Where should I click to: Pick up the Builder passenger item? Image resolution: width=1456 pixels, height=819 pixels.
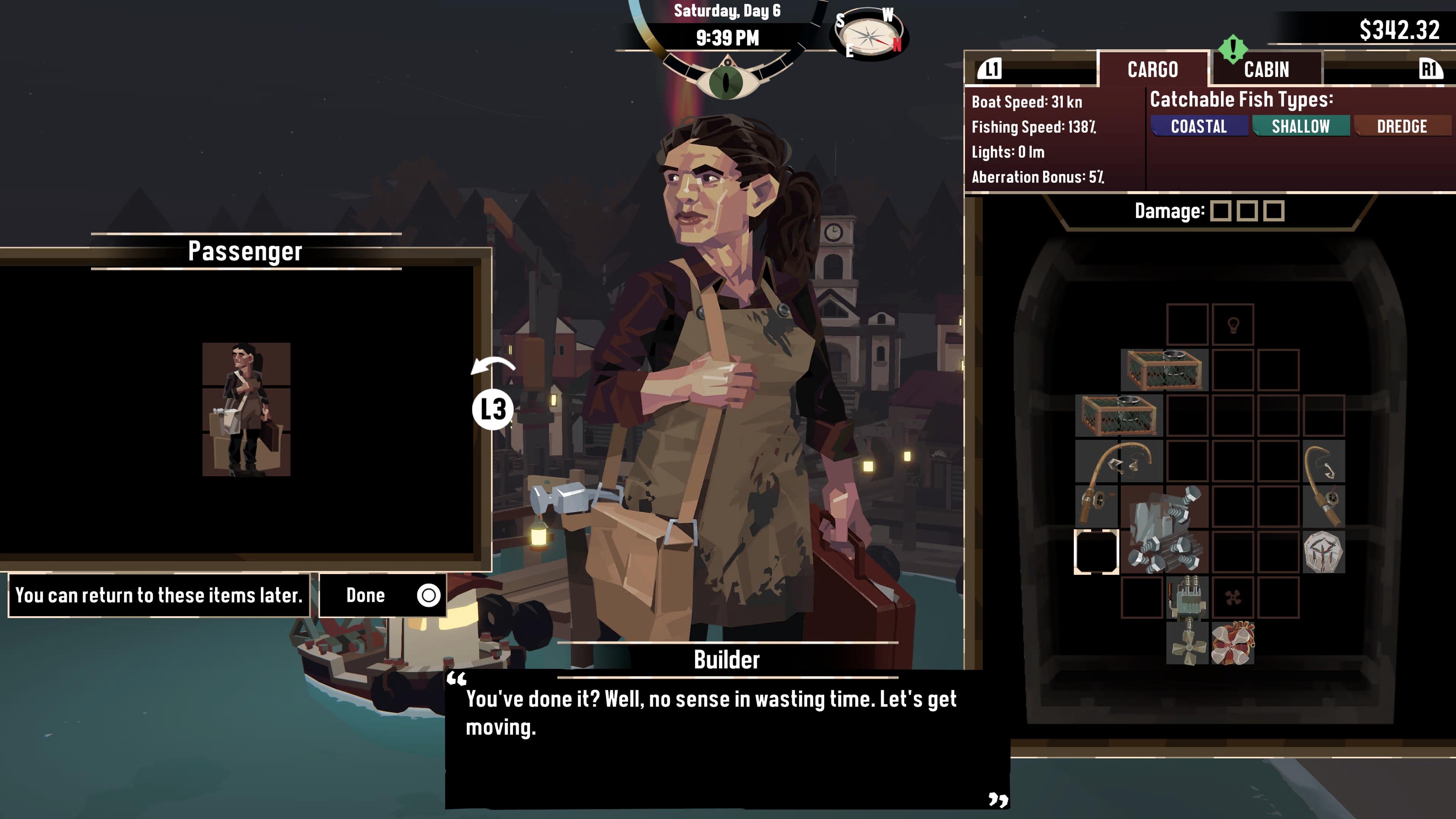[246, 409]
